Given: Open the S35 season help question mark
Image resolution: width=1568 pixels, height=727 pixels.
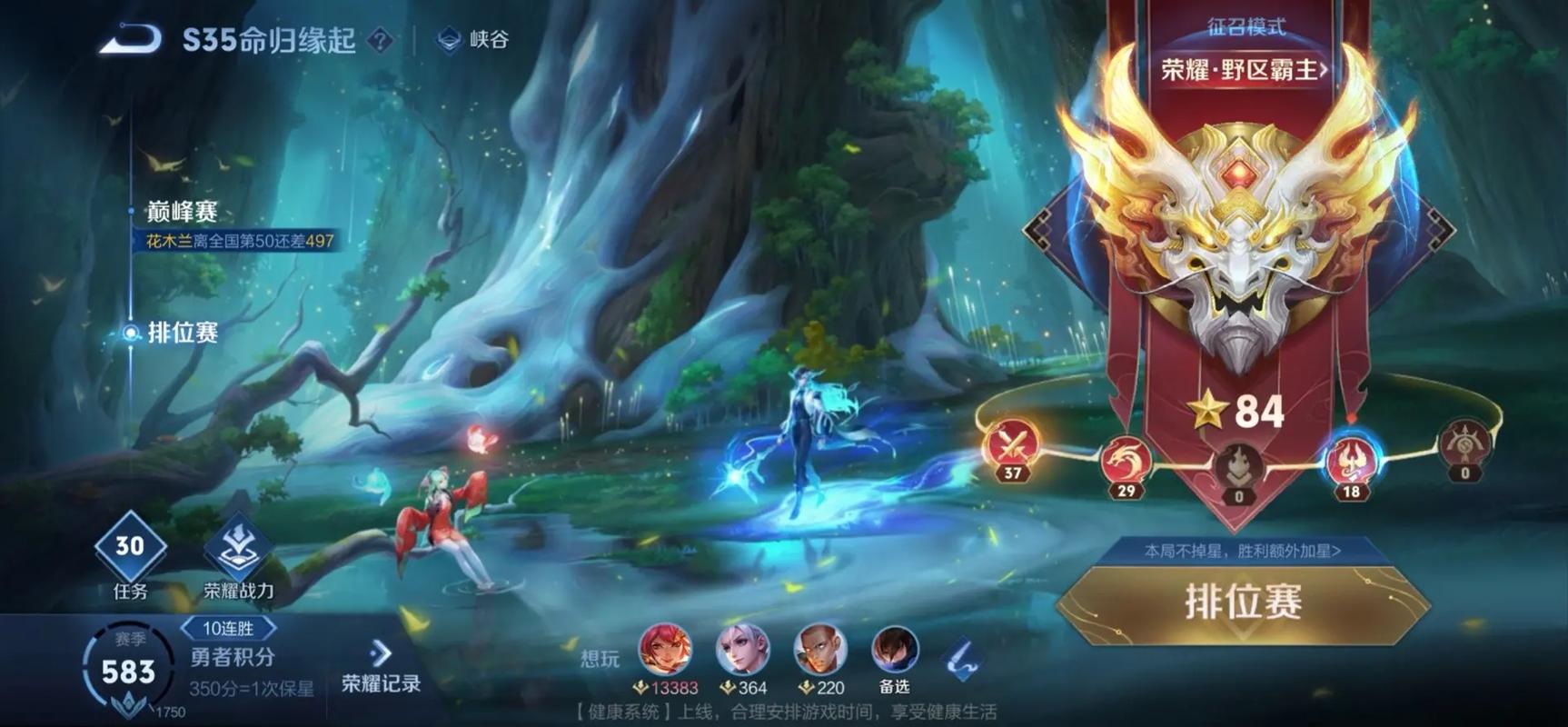Looking at the screenshot, I should (x=380, y=40).
